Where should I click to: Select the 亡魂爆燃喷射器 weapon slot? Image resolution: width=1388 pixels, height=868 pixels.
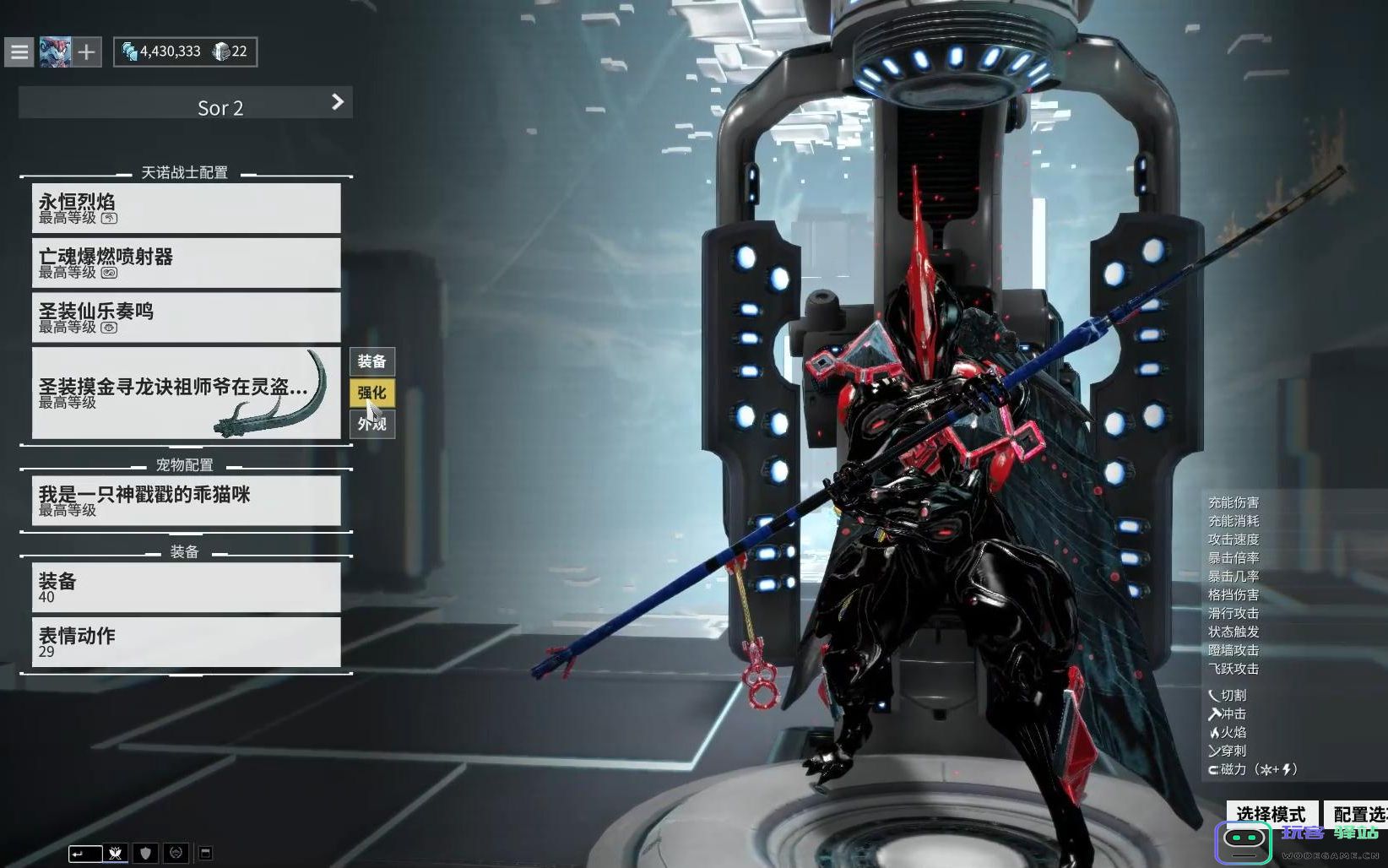[x=186, y=263]
